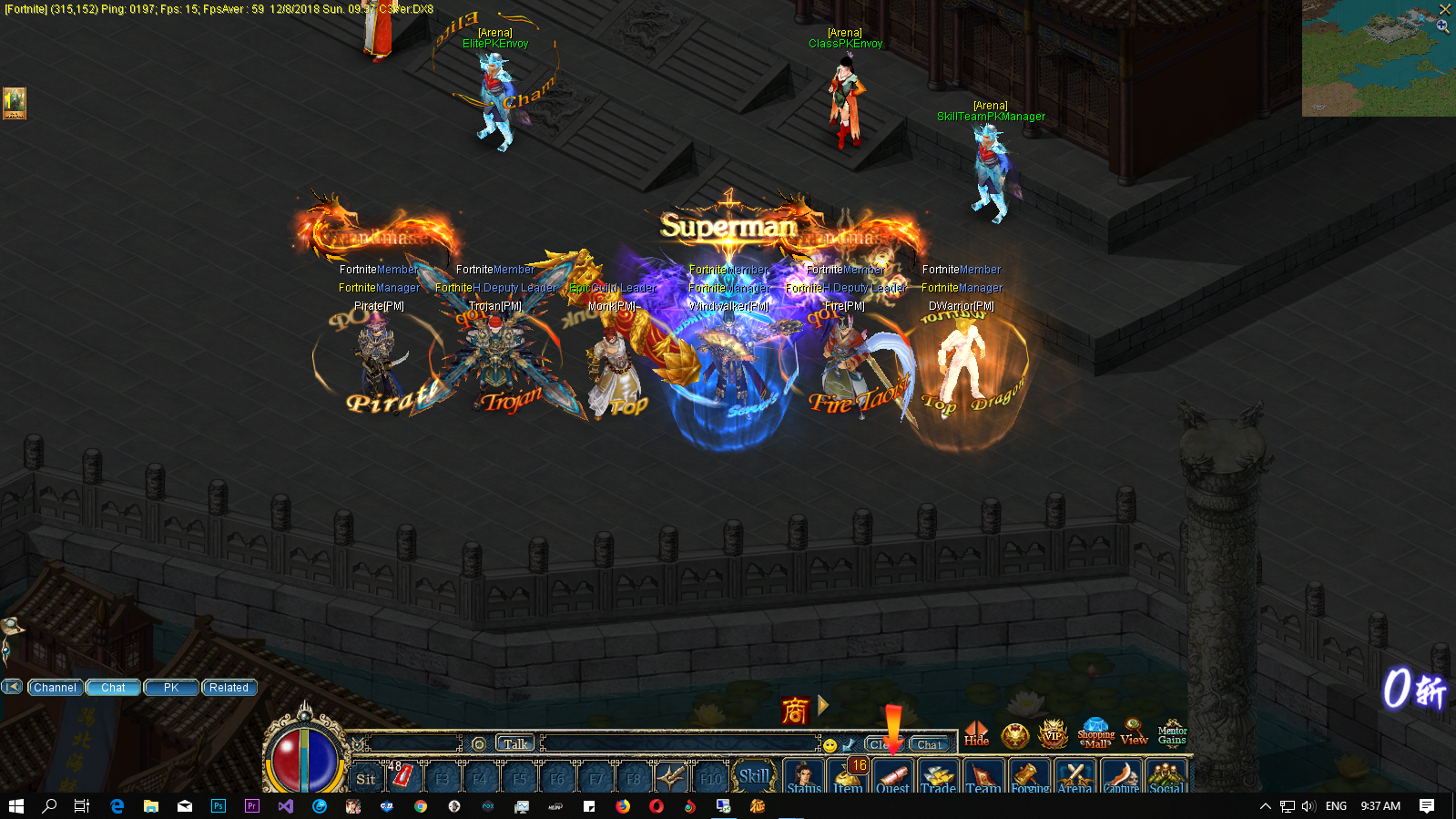Open the Forging window
1456x819 pixels.
(1029, 776)
